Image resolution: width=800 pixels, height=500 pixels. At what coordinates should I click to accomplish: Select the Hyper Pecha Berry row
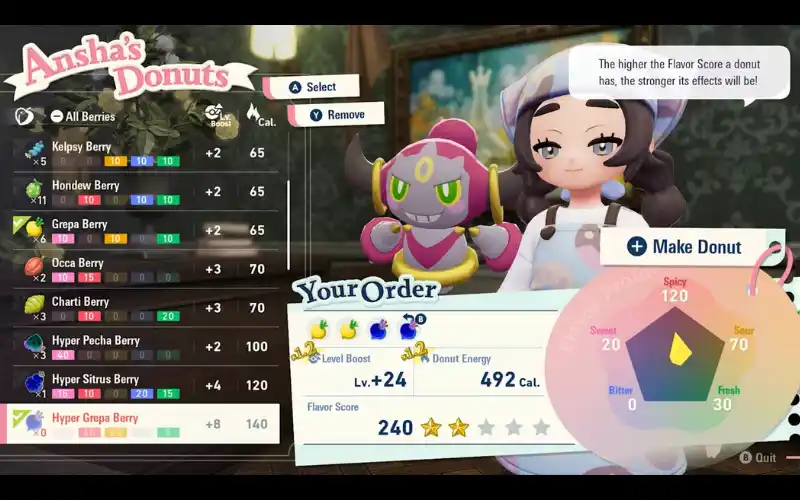tap(140, 346)
